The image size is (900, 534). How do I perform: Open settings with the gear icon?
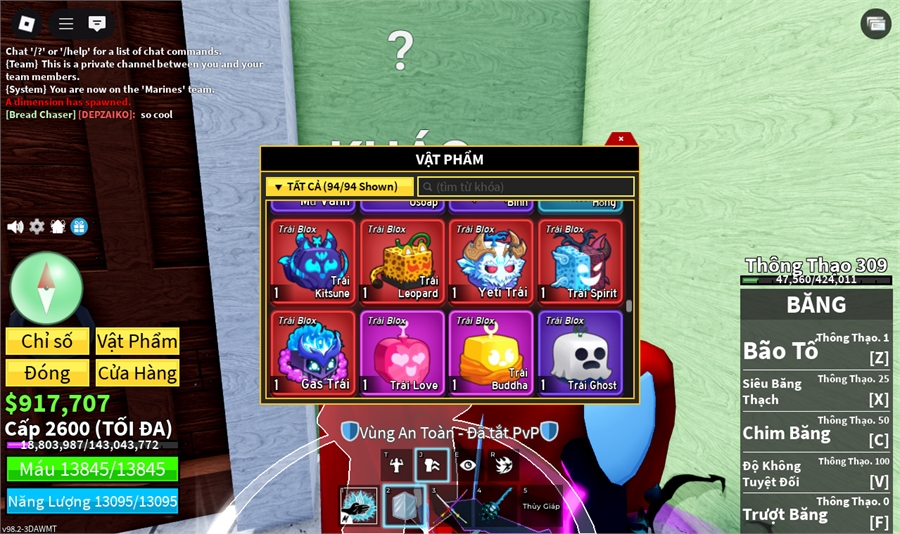click(x=37, y=227)
